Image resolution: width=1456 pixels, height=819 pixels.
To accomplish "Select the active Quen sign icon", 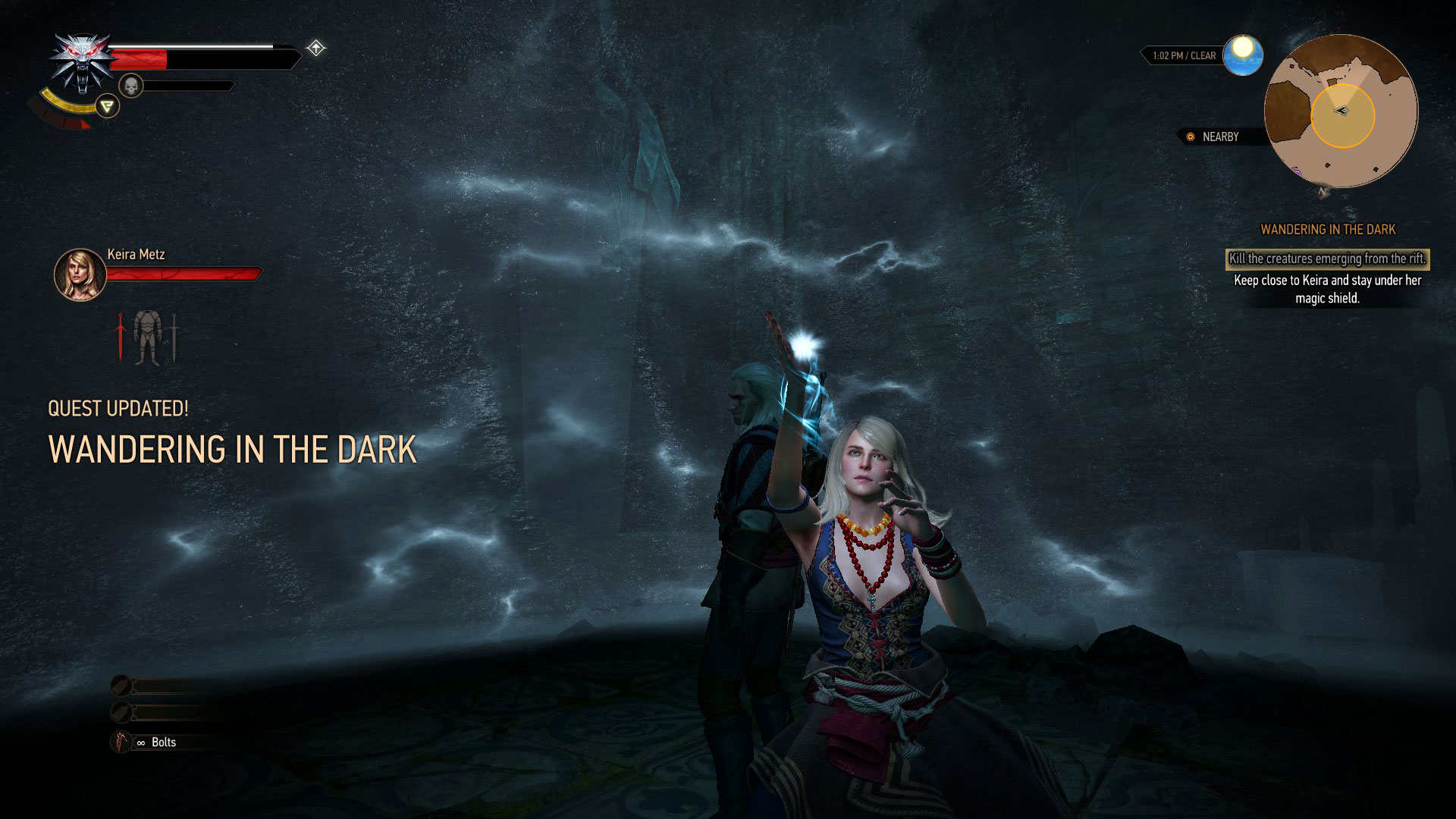I will tap(108, 106).
